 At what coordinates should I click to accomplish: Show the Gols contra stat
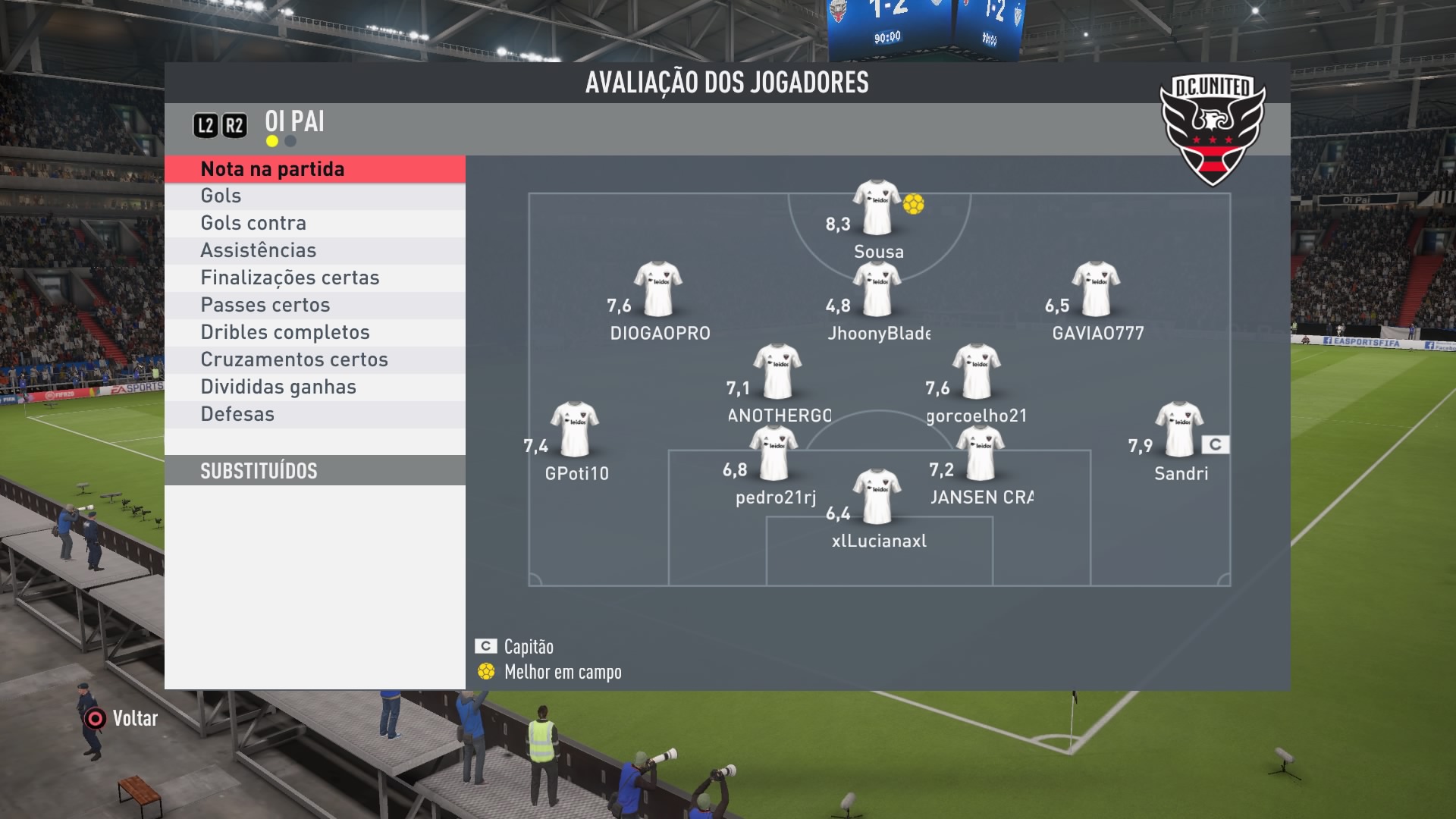pyautogui.click(x=315, y=224)
